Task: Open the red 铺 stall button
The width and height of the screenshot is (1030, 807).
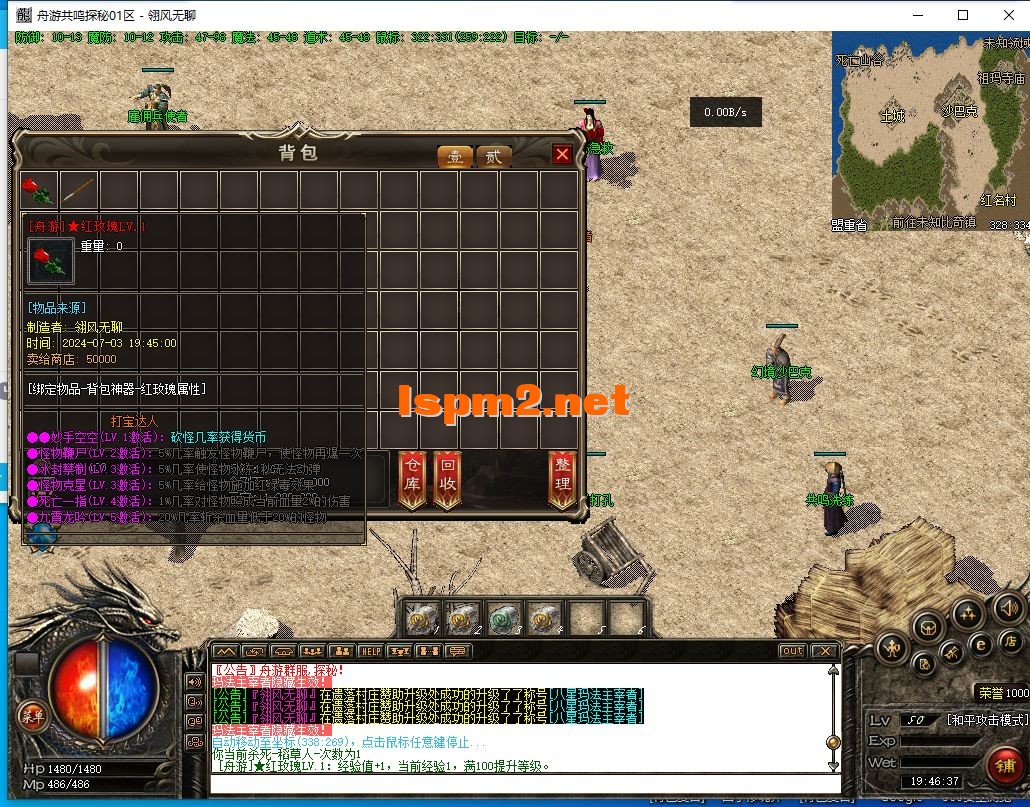Action: [x=1004, y=766]
